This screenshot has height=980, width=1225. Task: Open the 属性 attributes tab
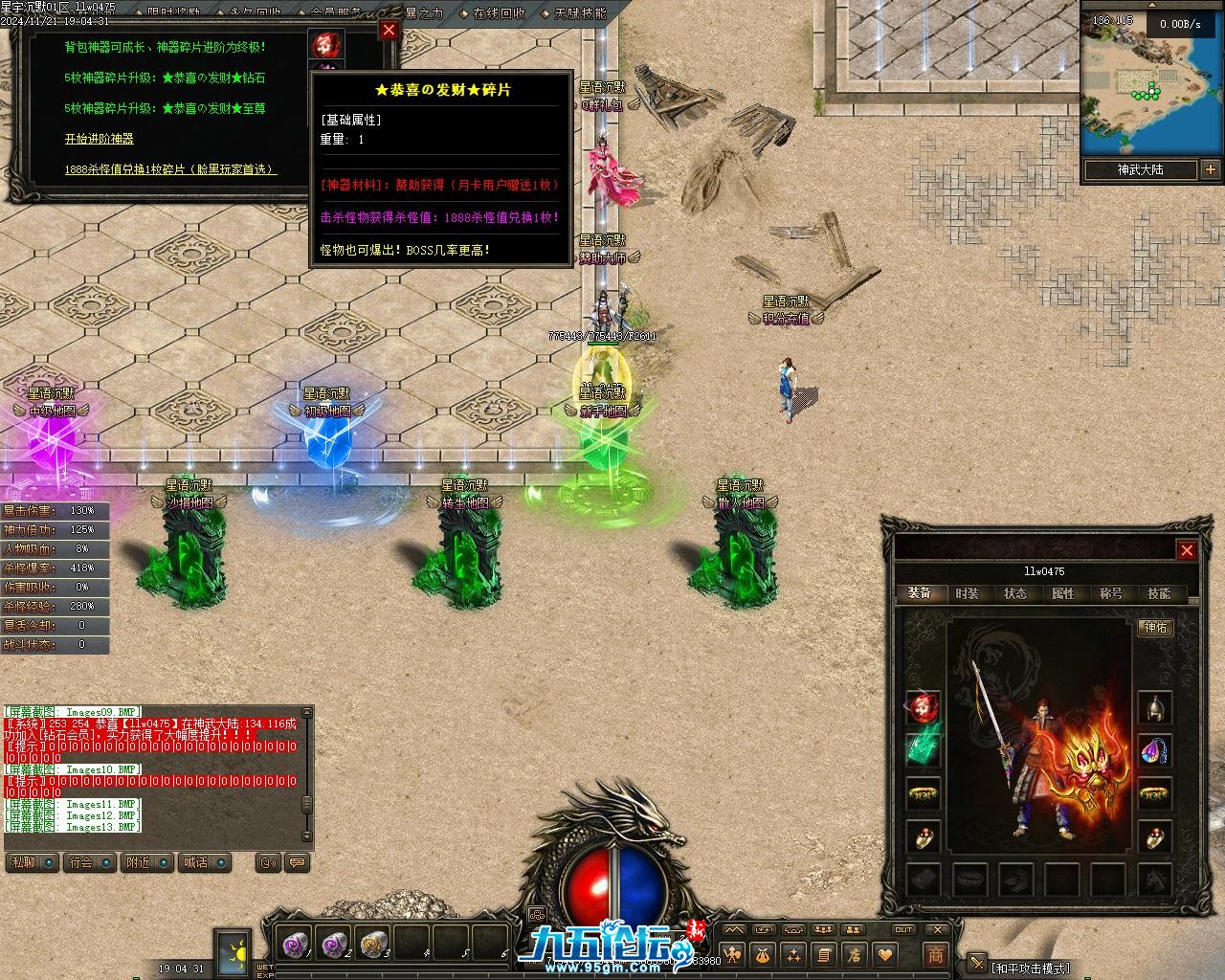pos(1062,593)
